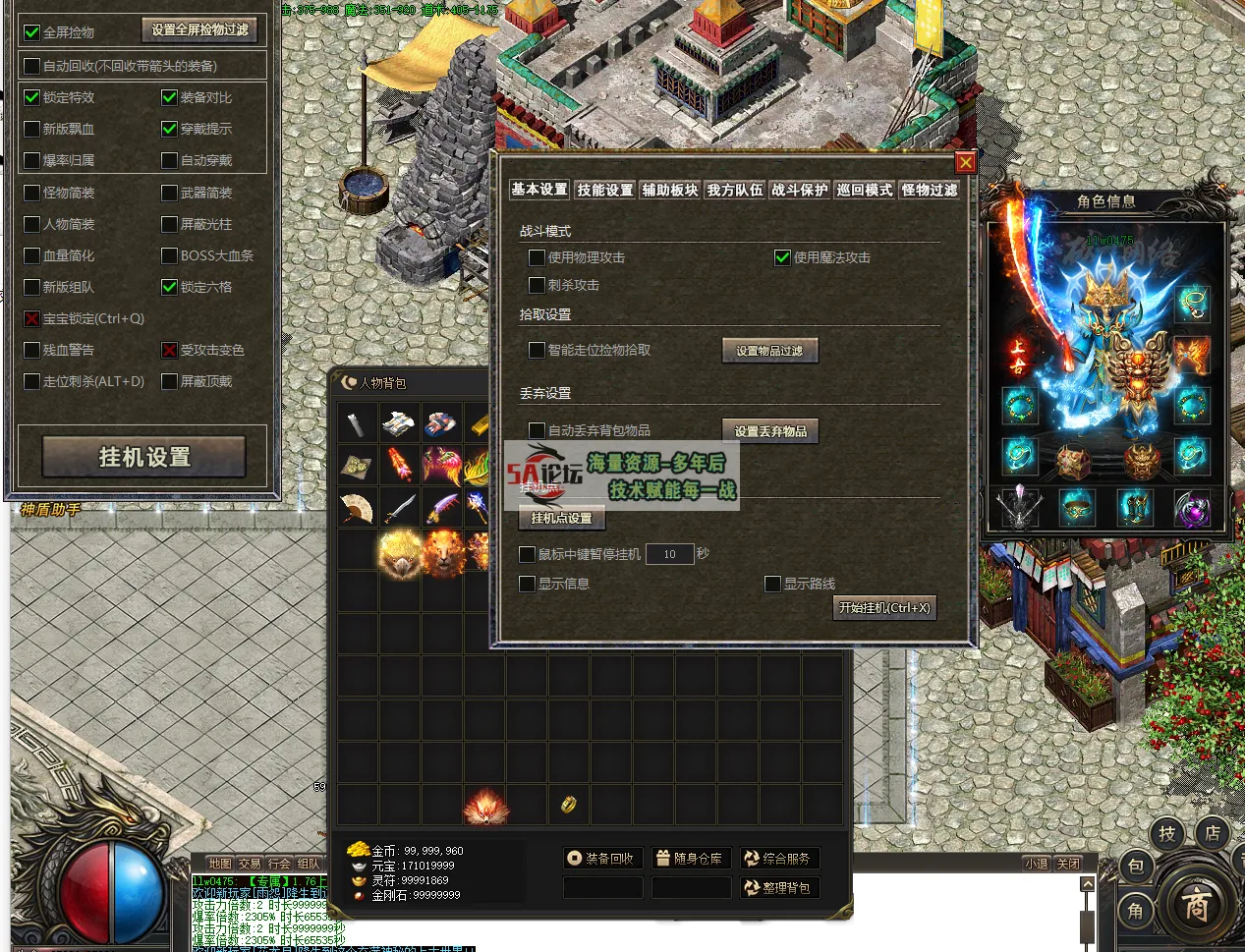The width and height of the screenshot is (1245, 952).
Task: Tick the 显示路线 checkbox
Action: [772, 584]
